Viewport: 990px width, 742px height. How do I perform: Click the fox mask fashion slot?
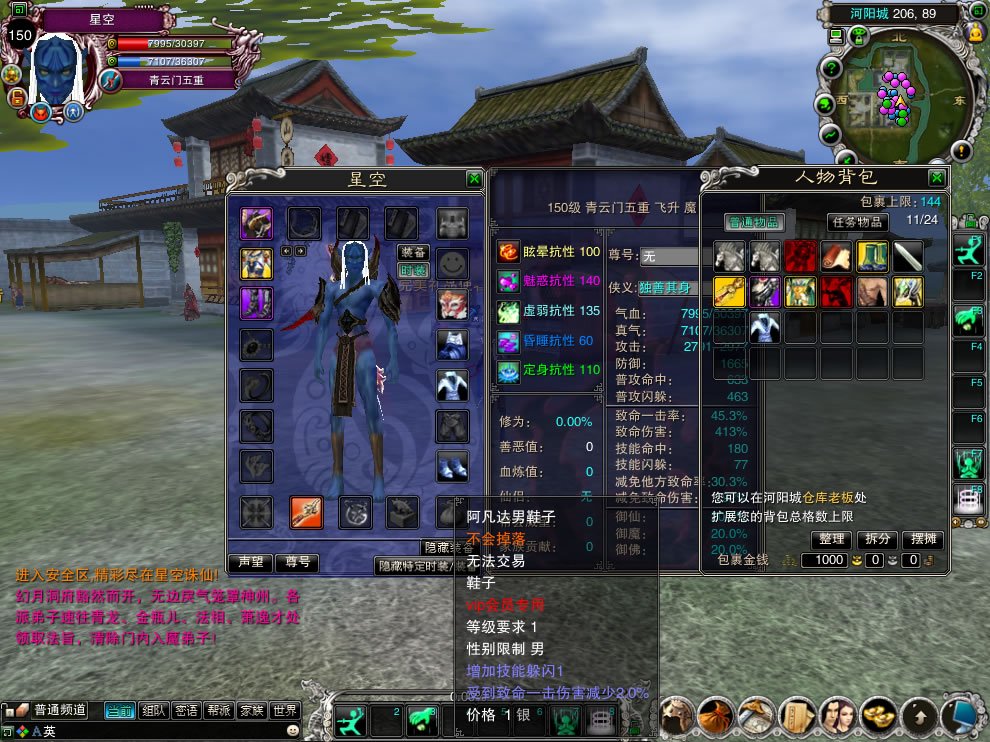(452, 304)
